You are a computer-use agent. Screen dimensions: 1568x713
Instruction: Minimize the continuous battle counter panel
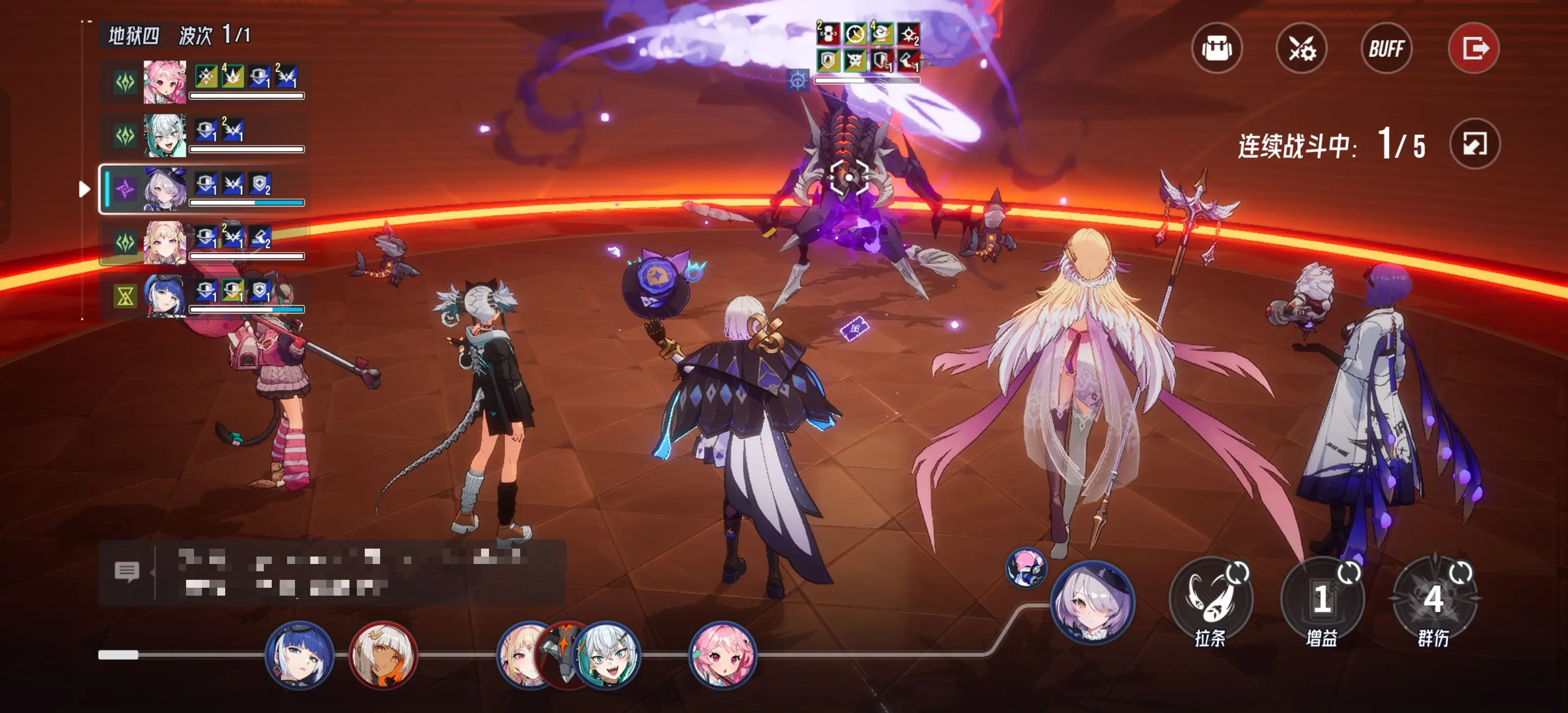point(1475,144)
